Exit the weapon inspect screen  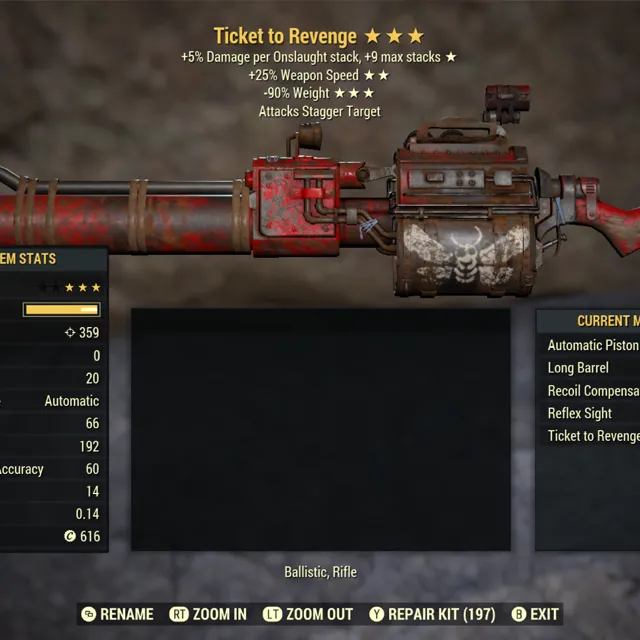(535, 614)
